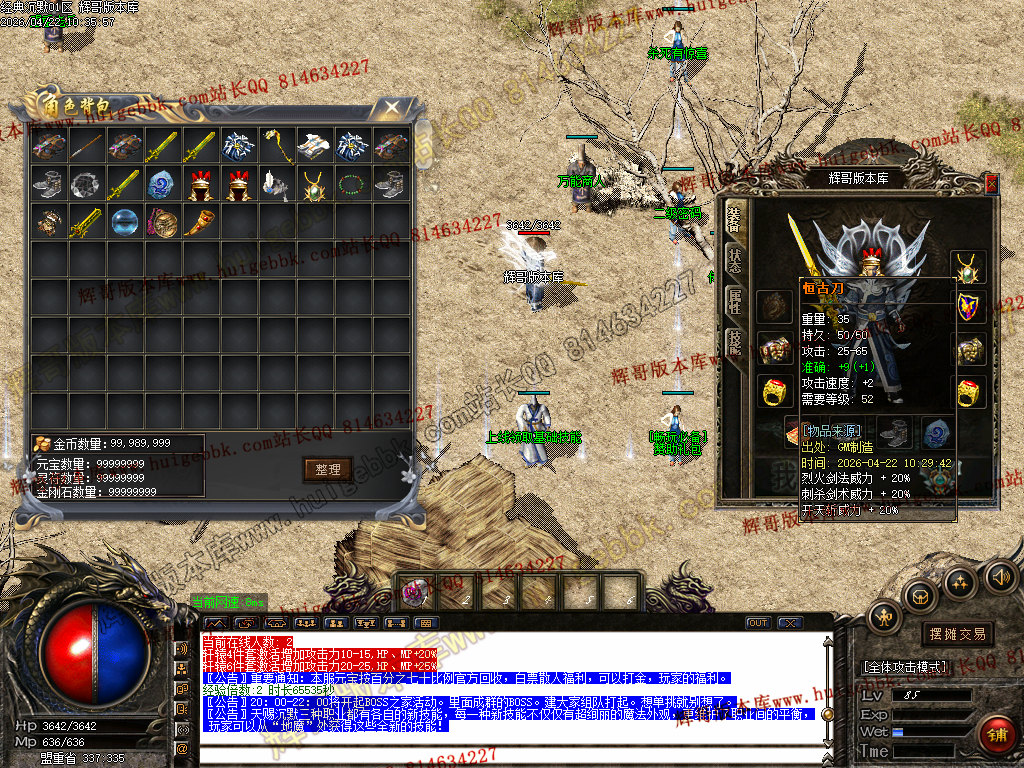Image resolution: width=1024 pixels, height=768 pixels.
Task: Select the equipped necklace slot
Action: click(967, 266)
